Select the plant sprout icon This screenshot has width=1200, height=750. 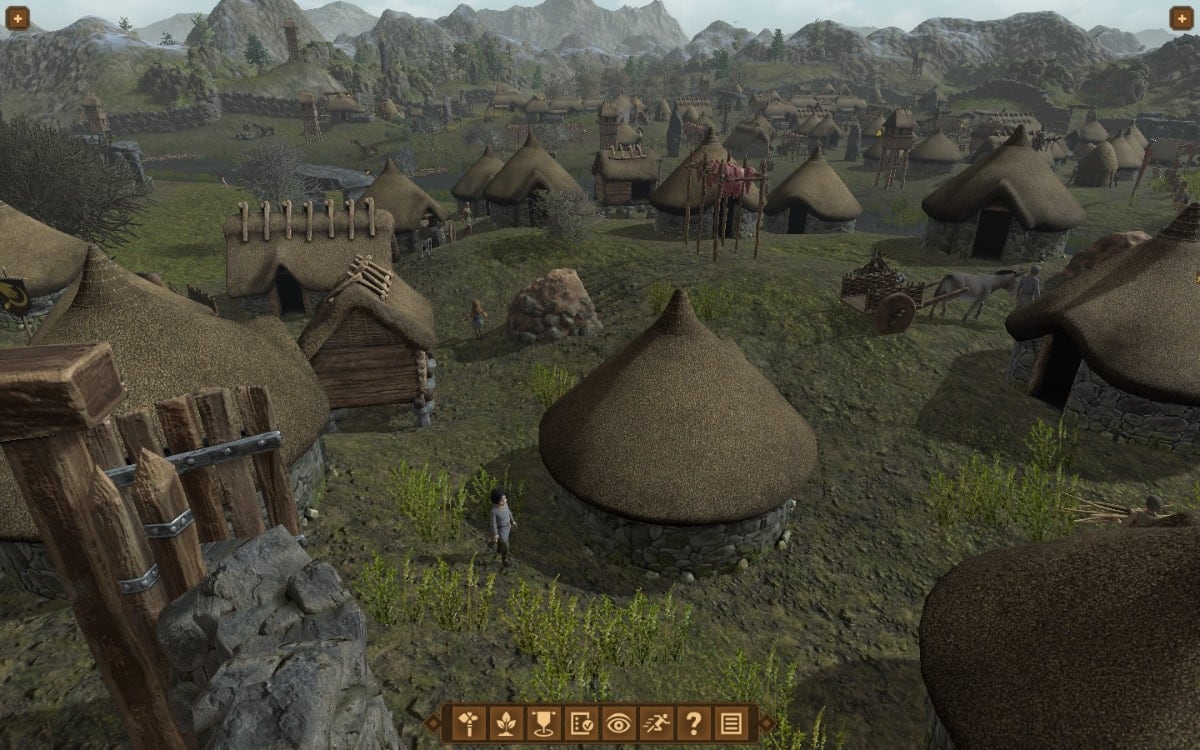506,722
